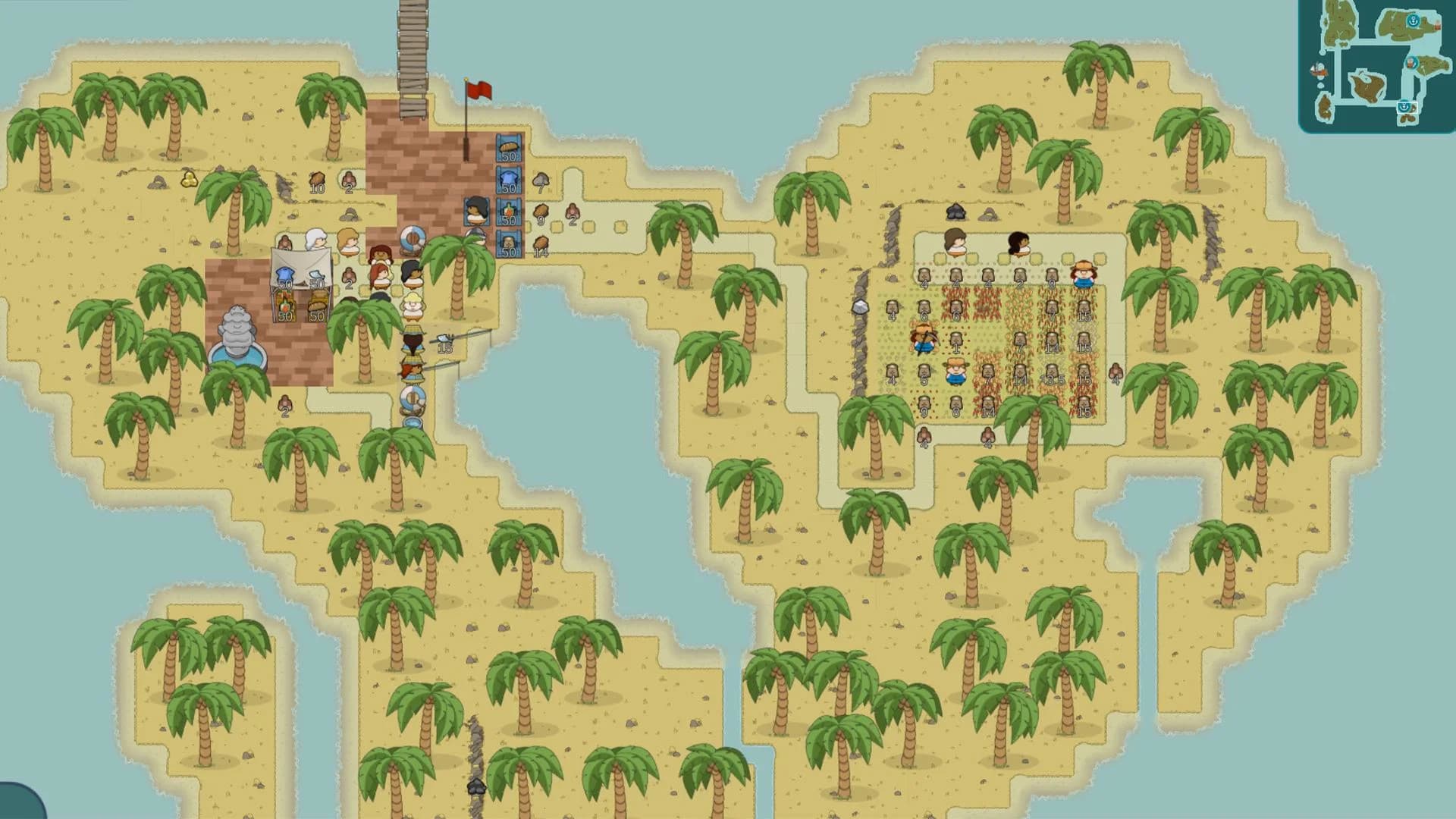Select the shirt storage chest showing 50
The width and height of the screenshot is (1456, 819).
pyautogui.click(x=509, y=182)
